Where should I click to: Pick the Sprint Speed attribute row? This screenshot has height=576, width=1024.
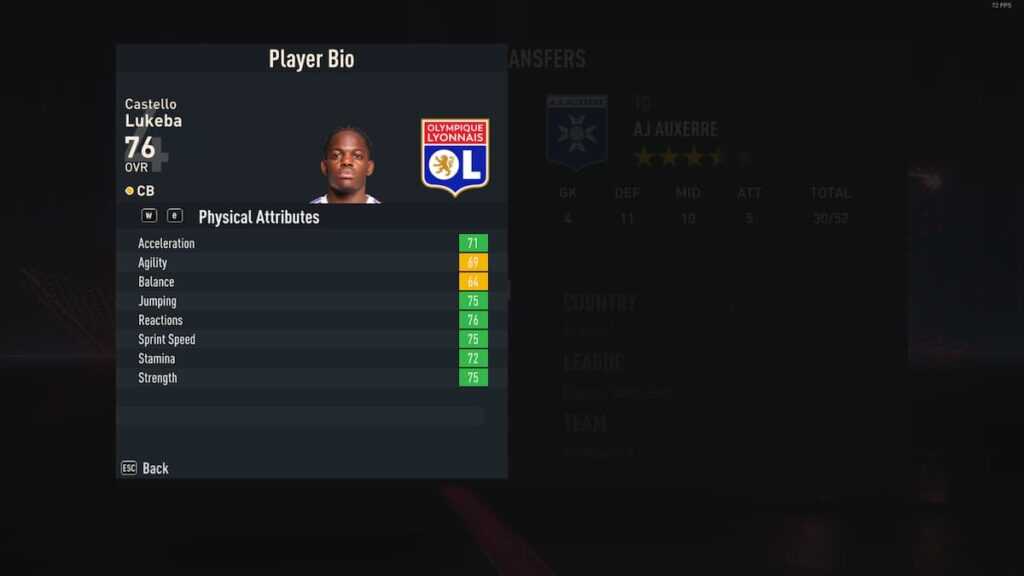[x=311, y=339]
